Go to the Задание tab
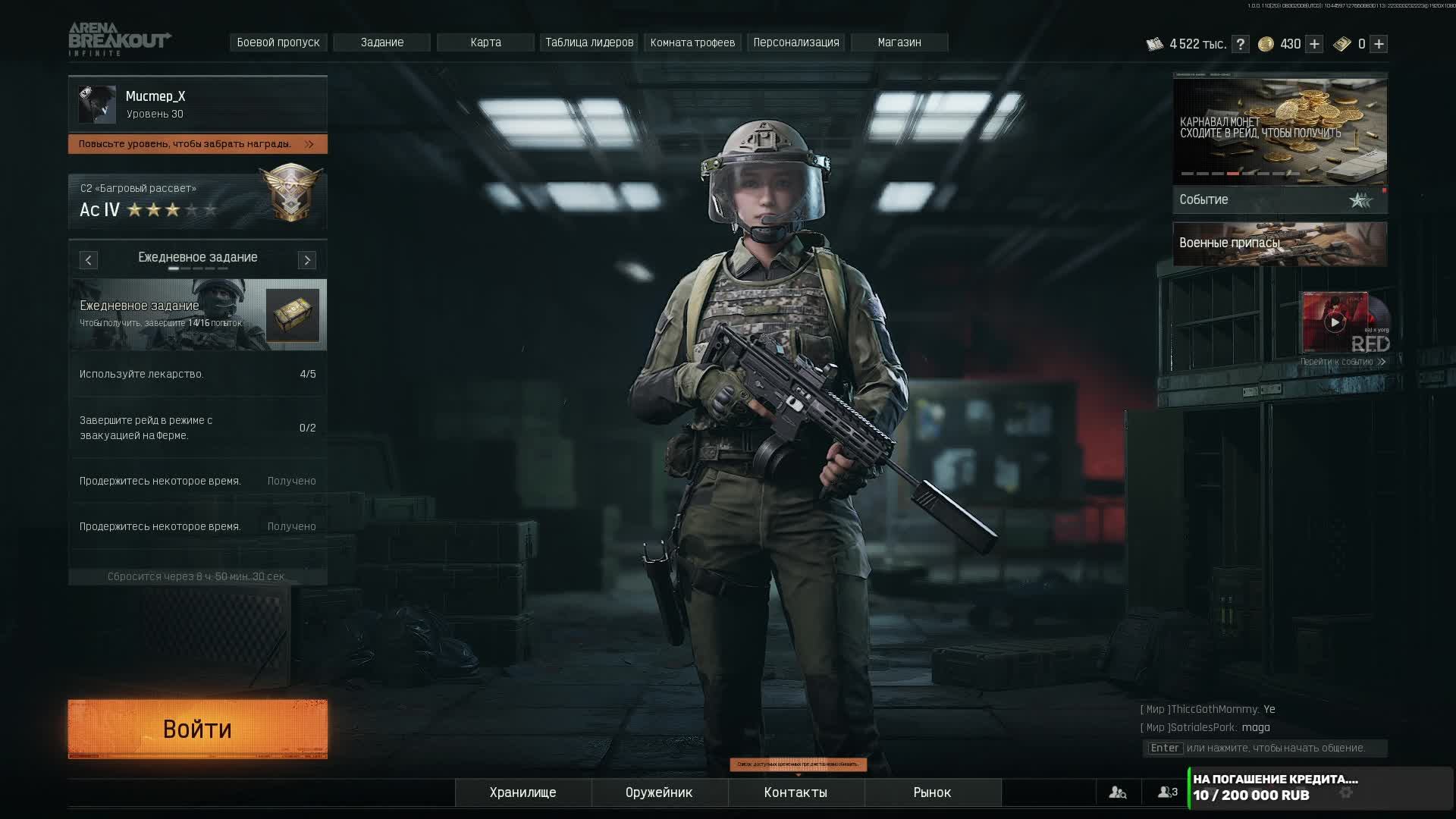The height and width of the screenshot is (819, 1456). click(382, 42)
